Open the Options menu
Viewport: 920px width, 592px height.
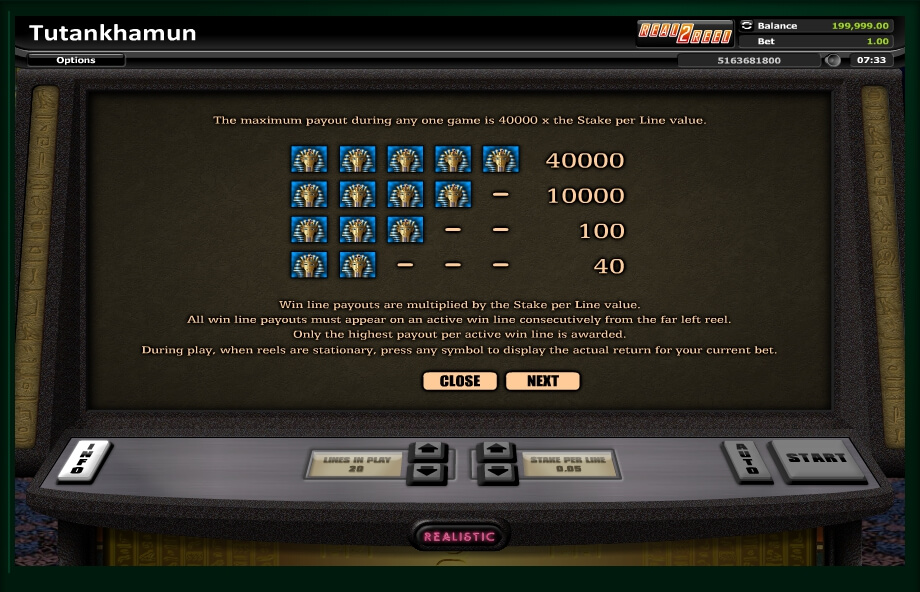point(76,60)
